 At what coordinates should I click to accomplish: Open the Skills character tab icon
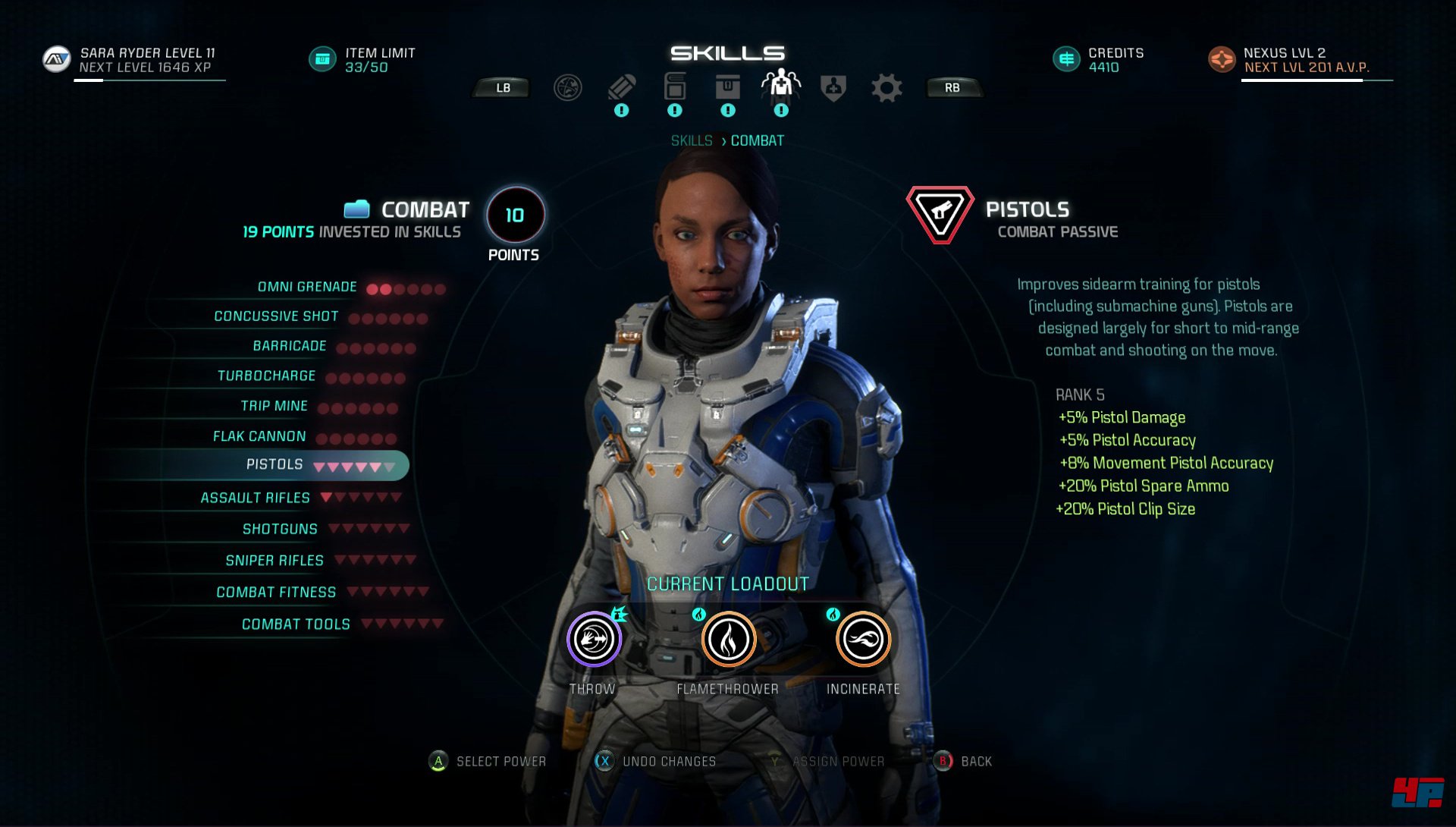tap(780, 86)
